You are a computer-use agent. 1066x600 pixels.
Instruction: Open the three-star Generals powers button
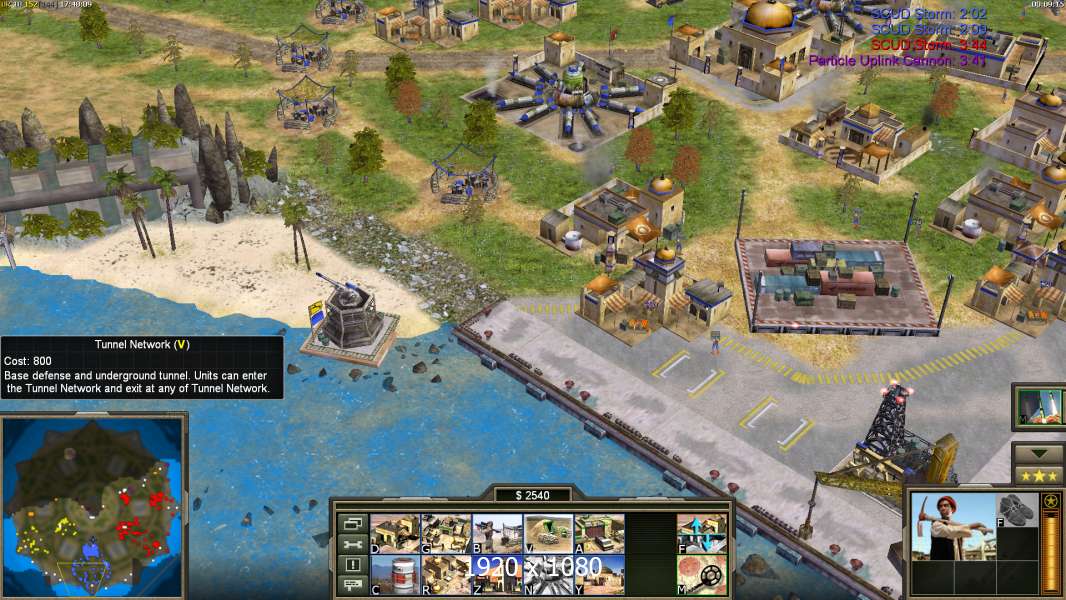point(1038,475)
